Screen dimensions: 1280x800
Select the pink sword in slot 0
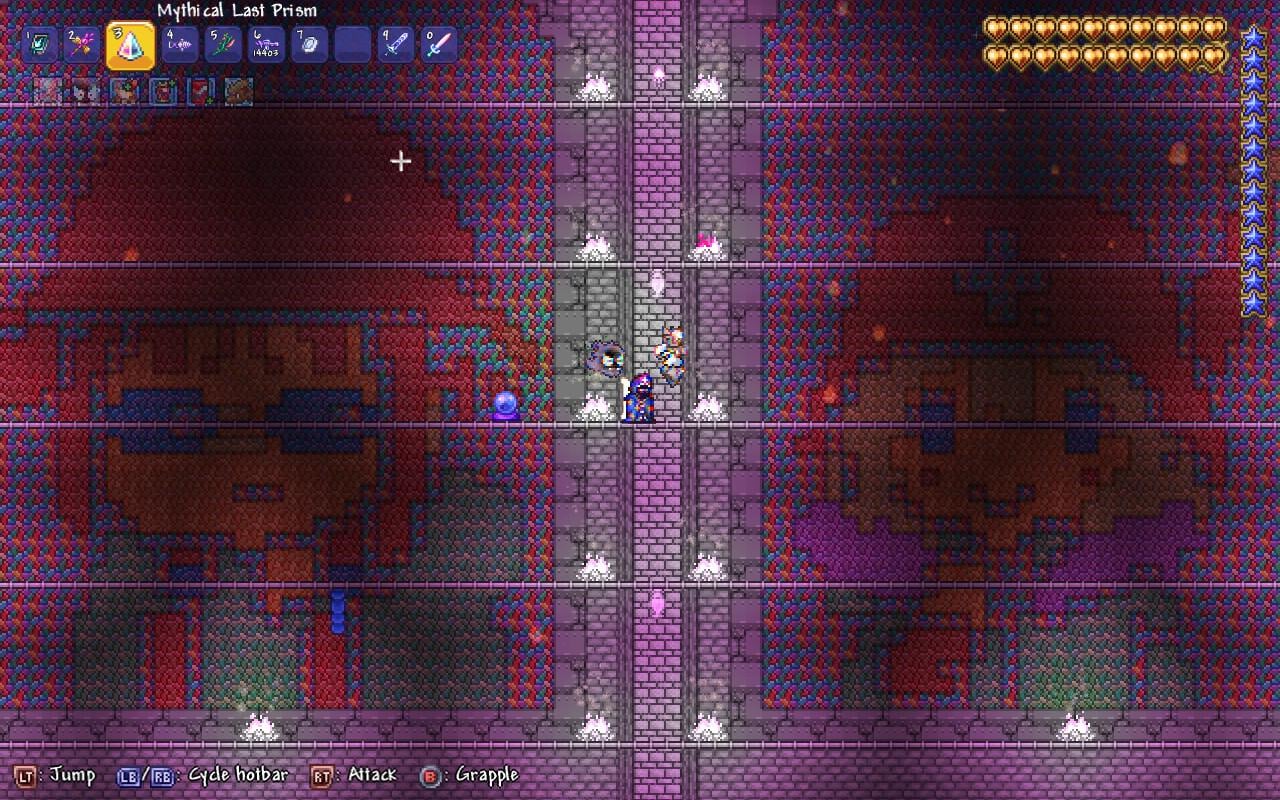click(x=438, y=45)
